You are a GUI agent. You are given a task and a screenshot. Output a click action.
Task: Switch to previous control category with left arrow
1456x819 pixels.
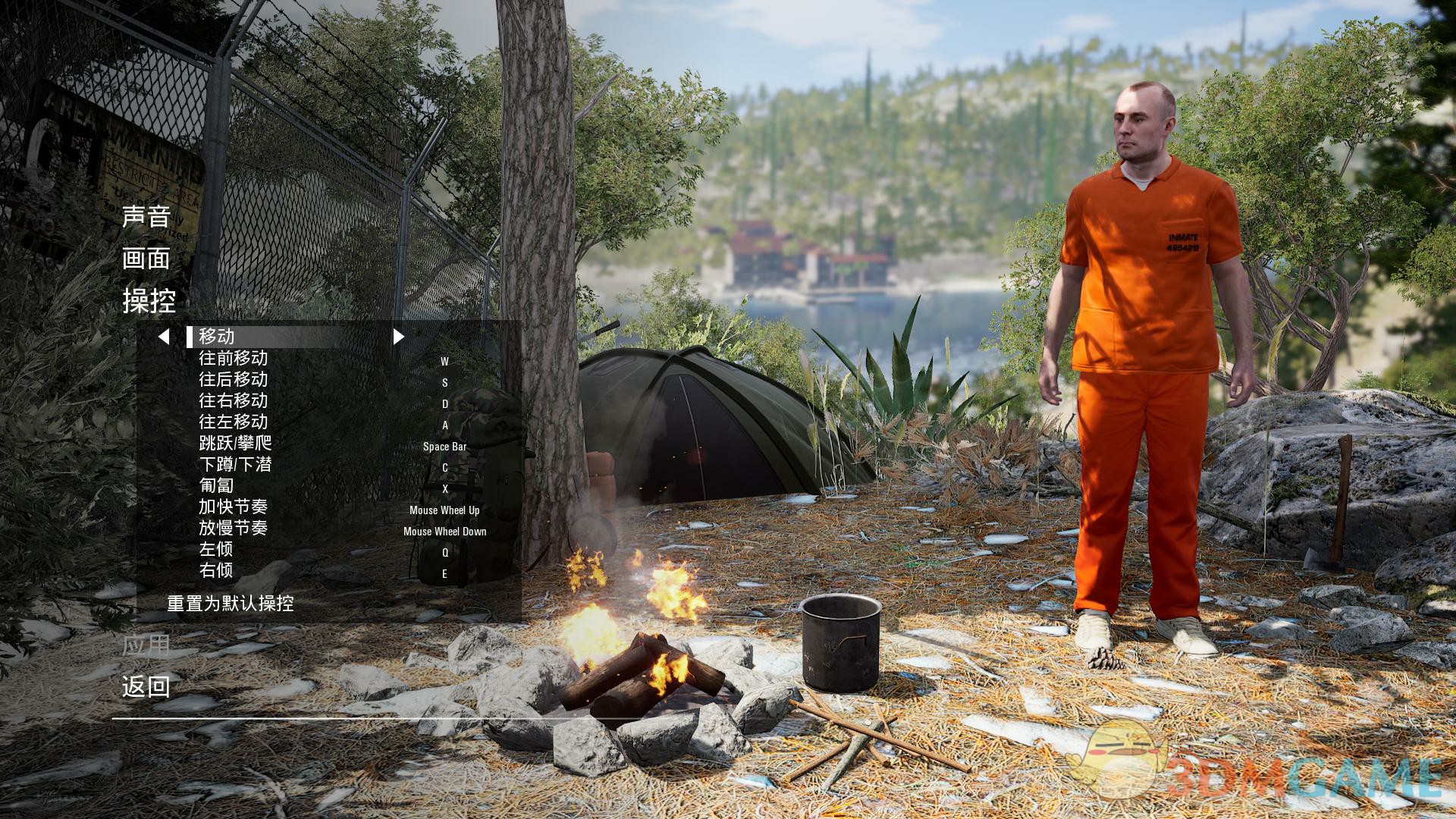(x=163, y=336)
